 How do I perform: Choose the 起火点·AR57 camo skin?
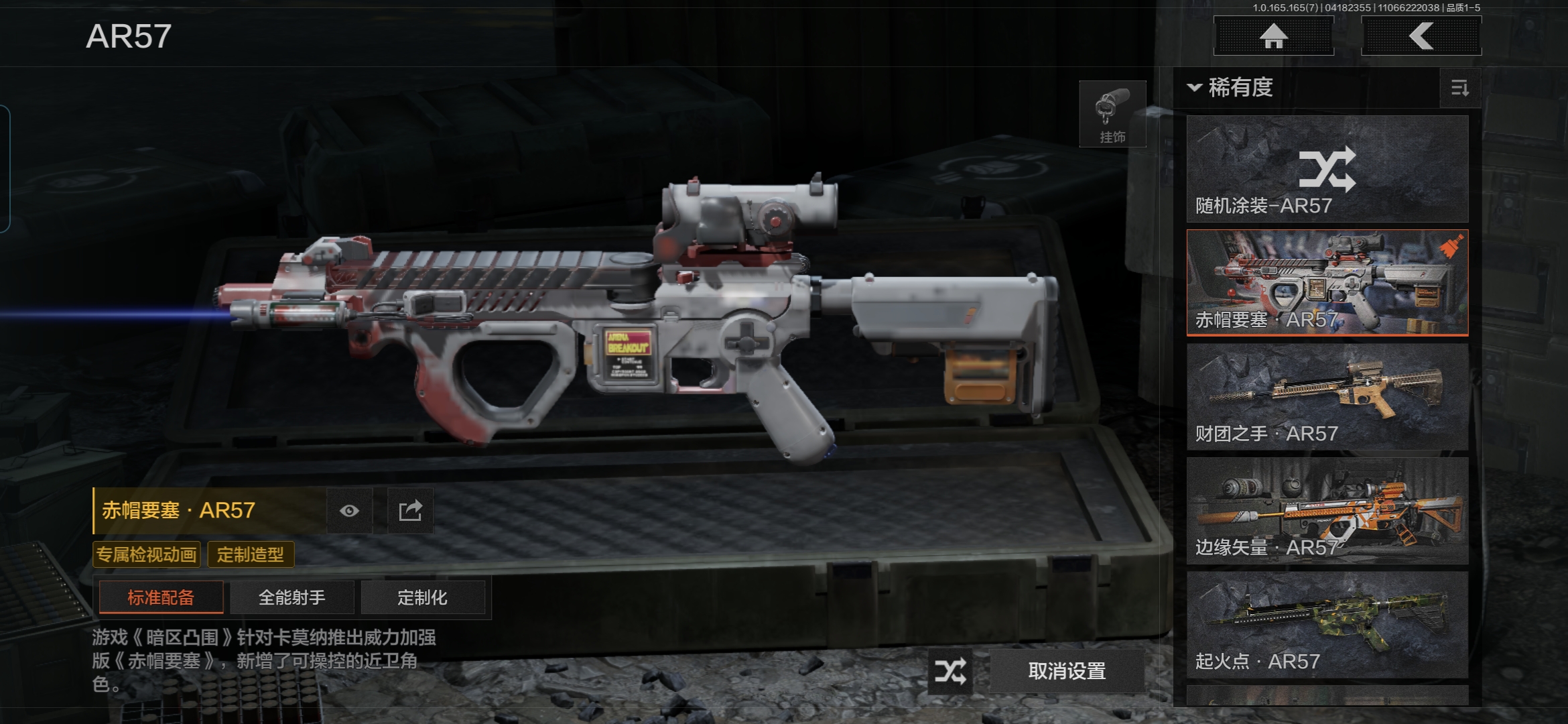tap(1327, 624)
